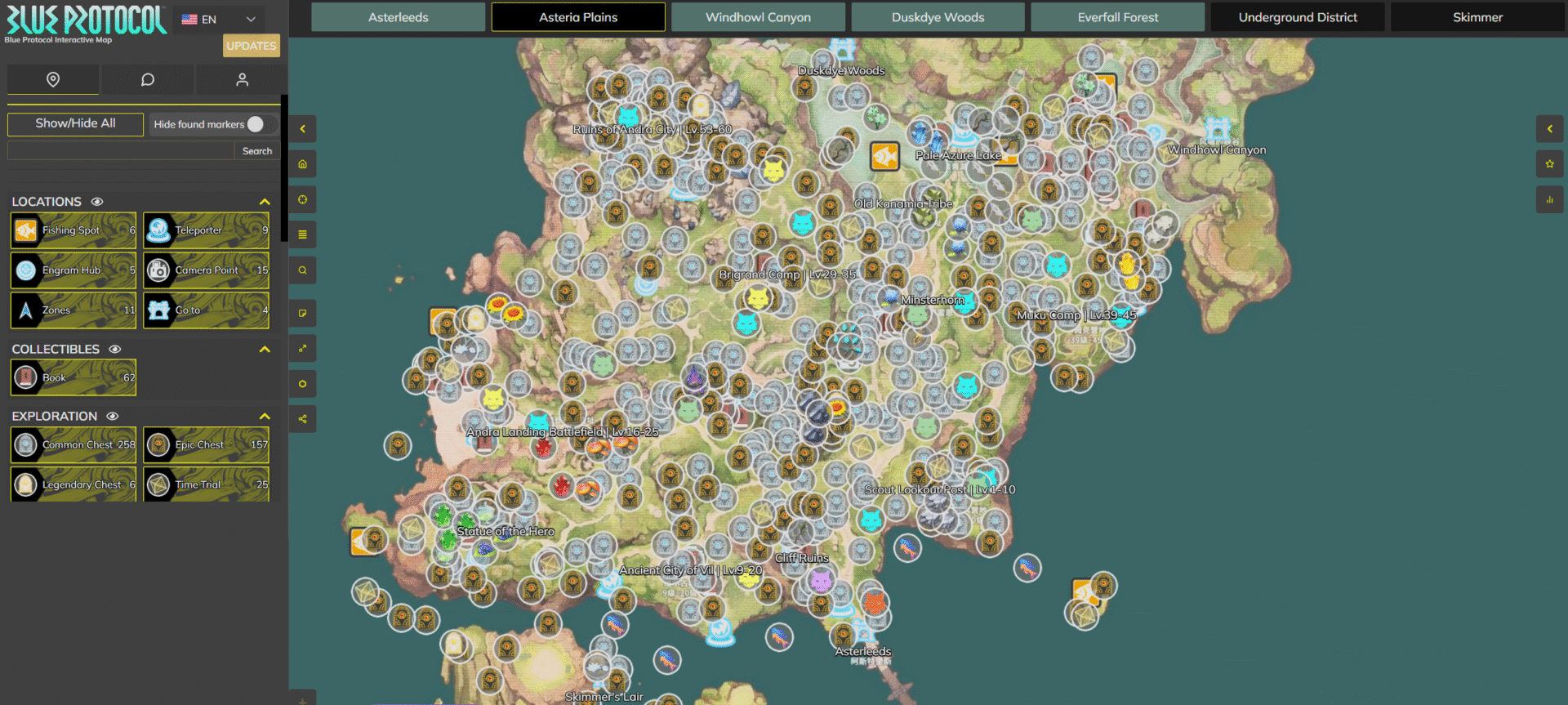Open the fullscreen expand icon
This screenshot has width=1568, height=705.
click(302, 348)
